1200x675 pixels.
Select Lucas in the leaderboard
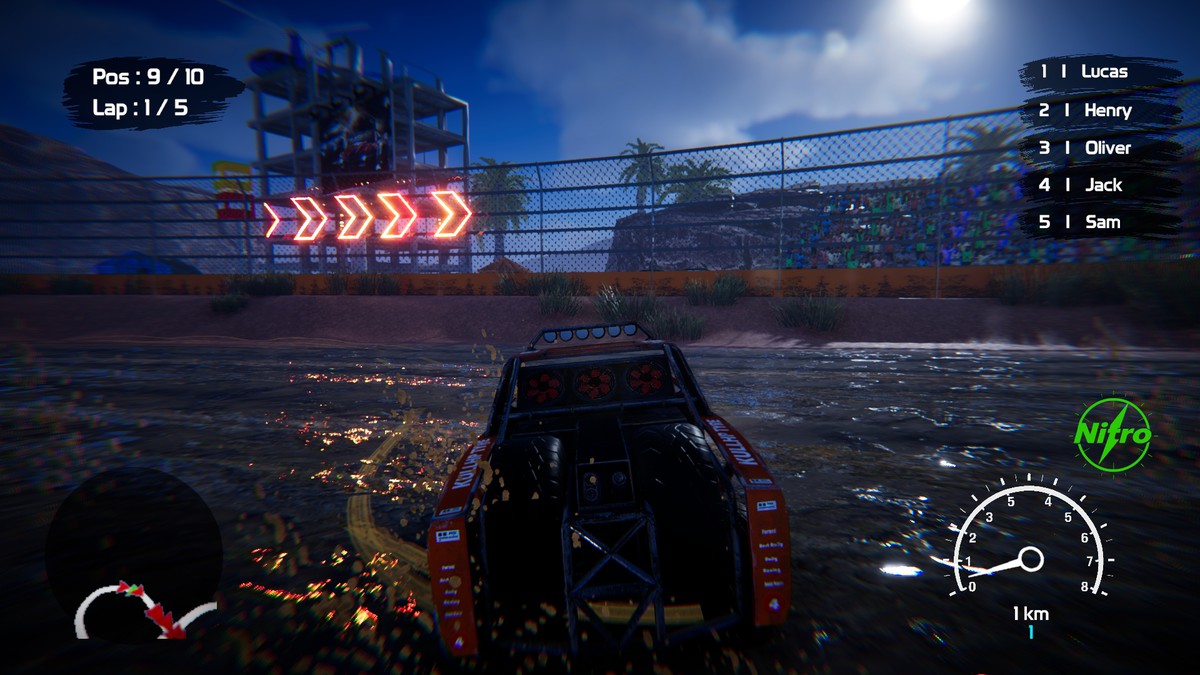coord(1095,72)
